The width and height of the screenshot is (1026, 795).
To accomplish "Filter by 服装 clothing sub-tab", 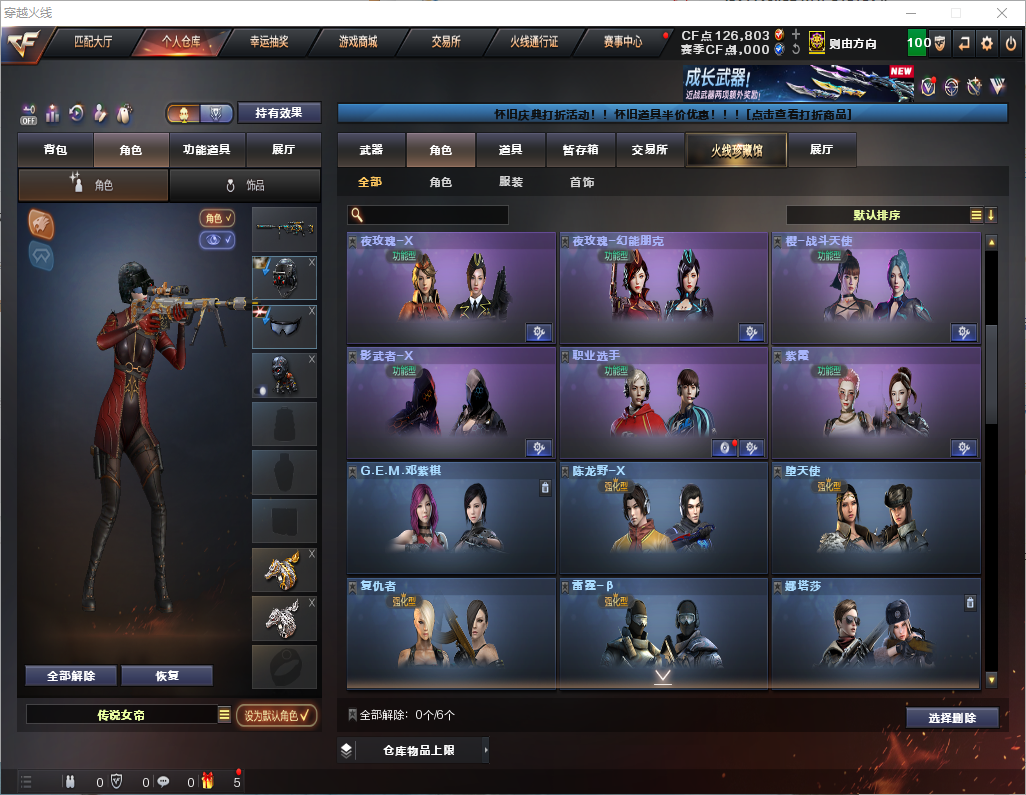I will coord(511,182).
